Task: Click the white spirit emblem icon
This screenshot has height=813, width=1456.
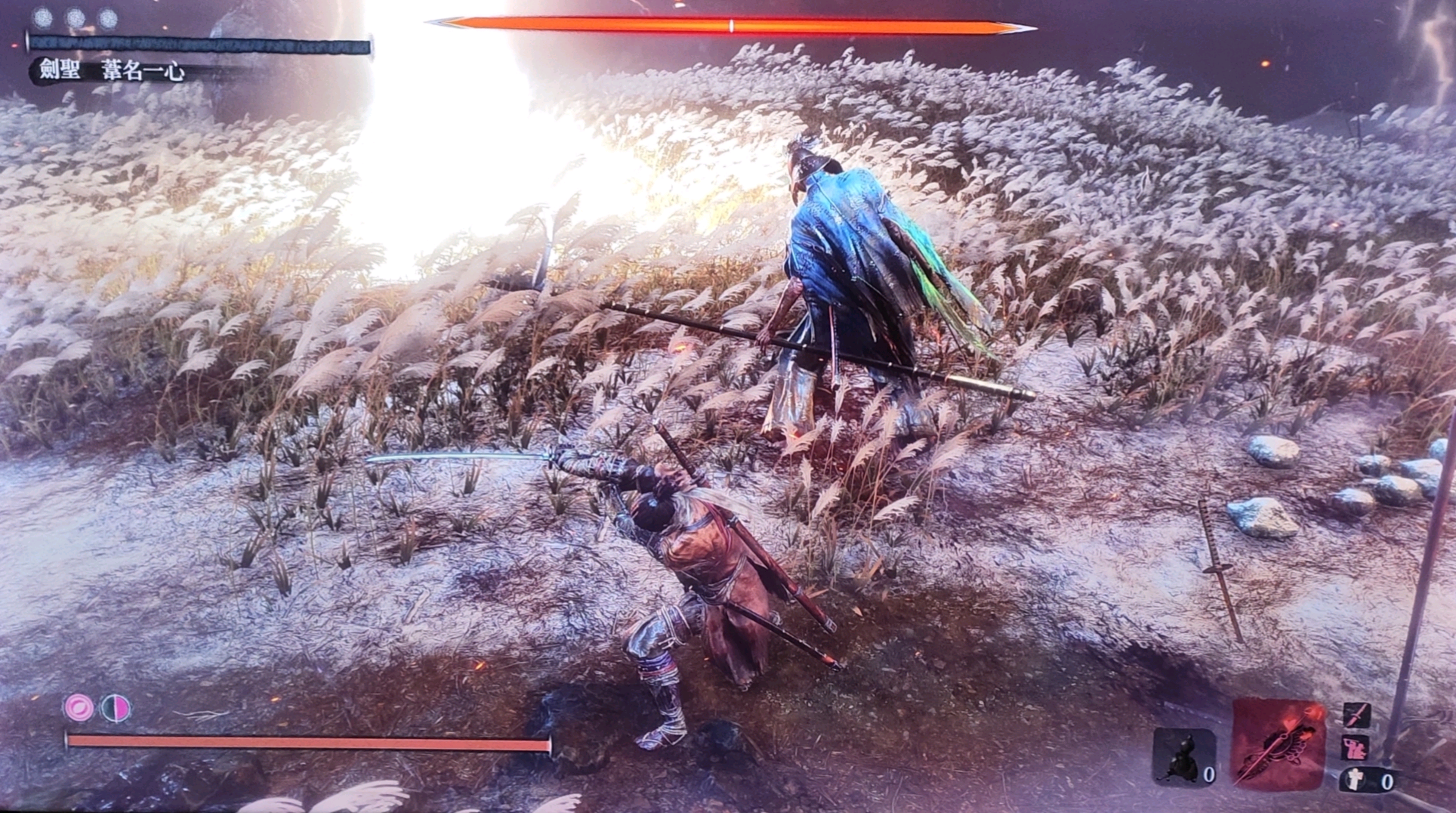Action: [1357, 779]
